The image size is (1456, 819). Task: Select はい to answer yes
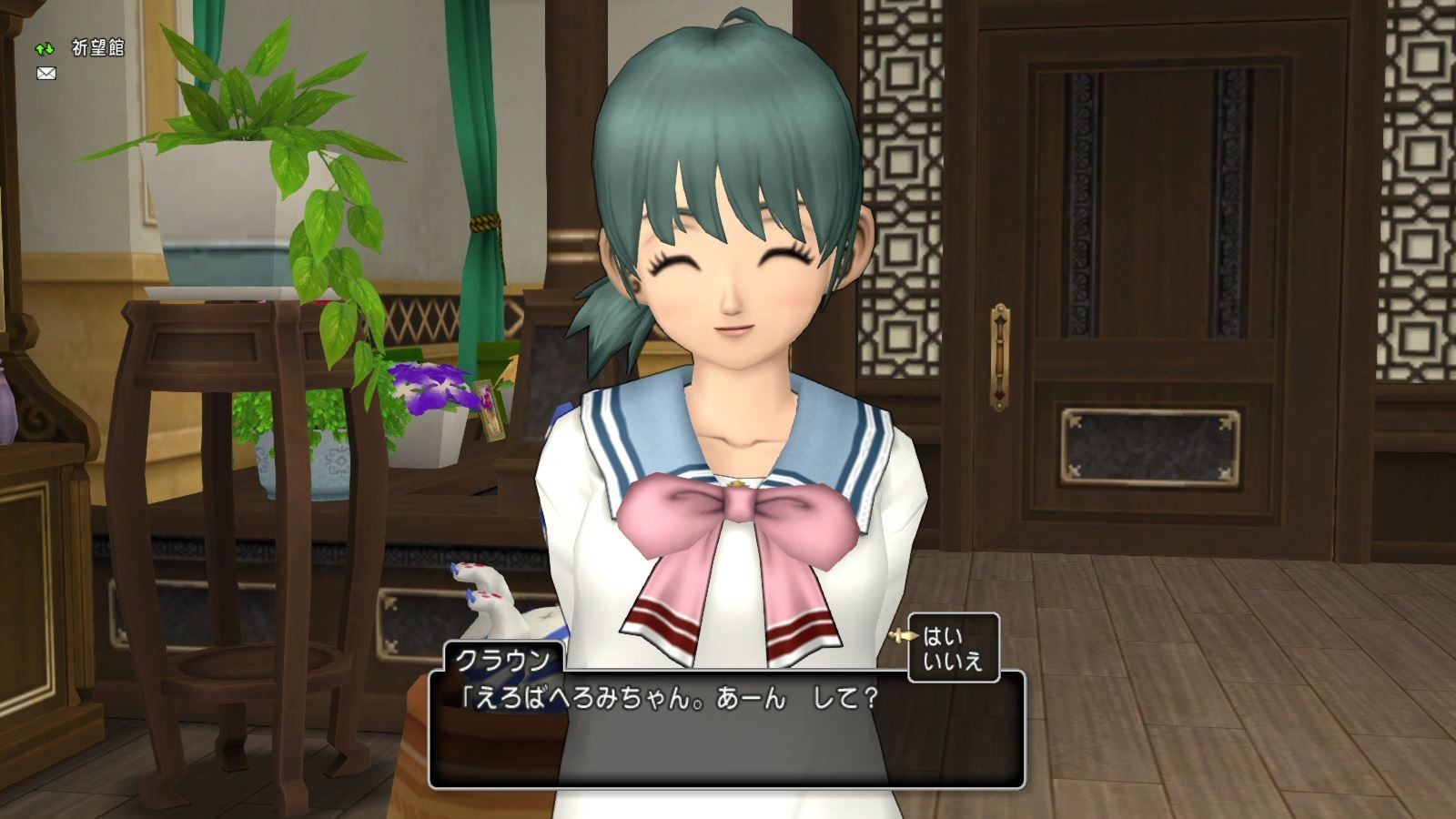pyautogui.click(x=941, y=636)
